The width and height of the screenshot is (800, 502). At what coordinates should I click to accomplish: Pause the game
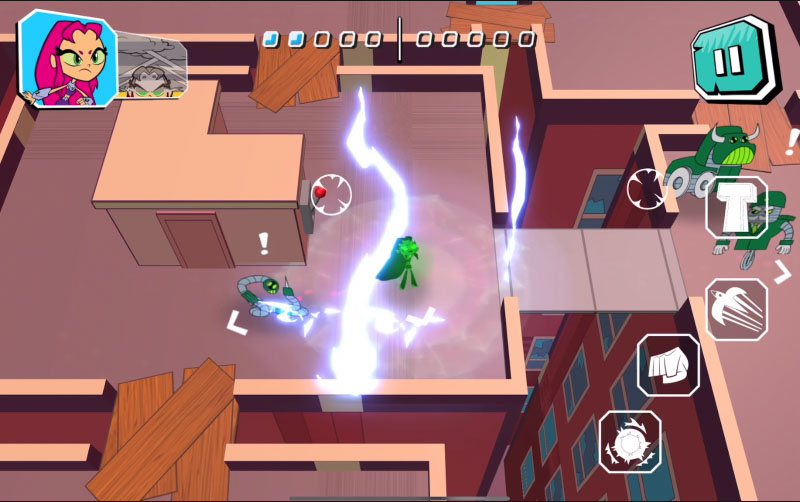(x=733, y=58)
